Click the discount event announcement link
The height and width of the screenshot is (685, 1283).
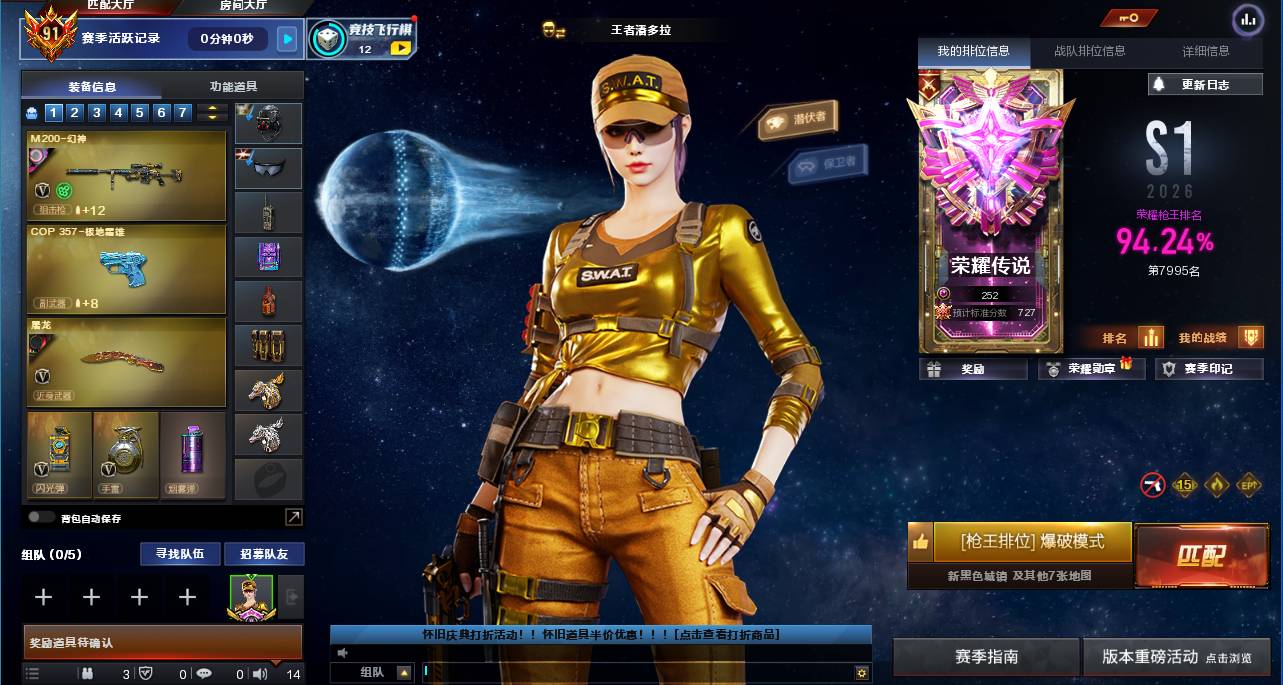point(600,634)
